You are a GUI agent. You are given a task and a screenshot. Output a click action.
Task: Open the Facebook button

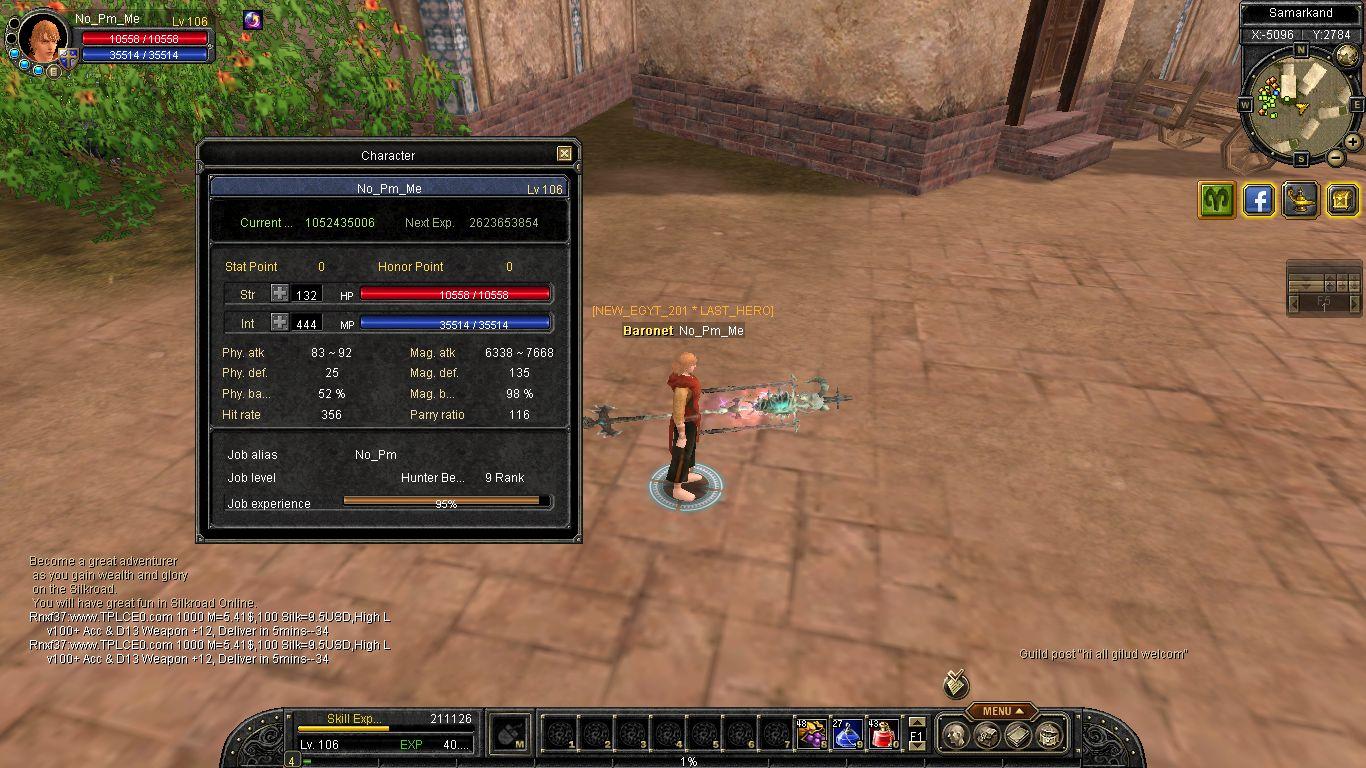[x=1259, y=200]
